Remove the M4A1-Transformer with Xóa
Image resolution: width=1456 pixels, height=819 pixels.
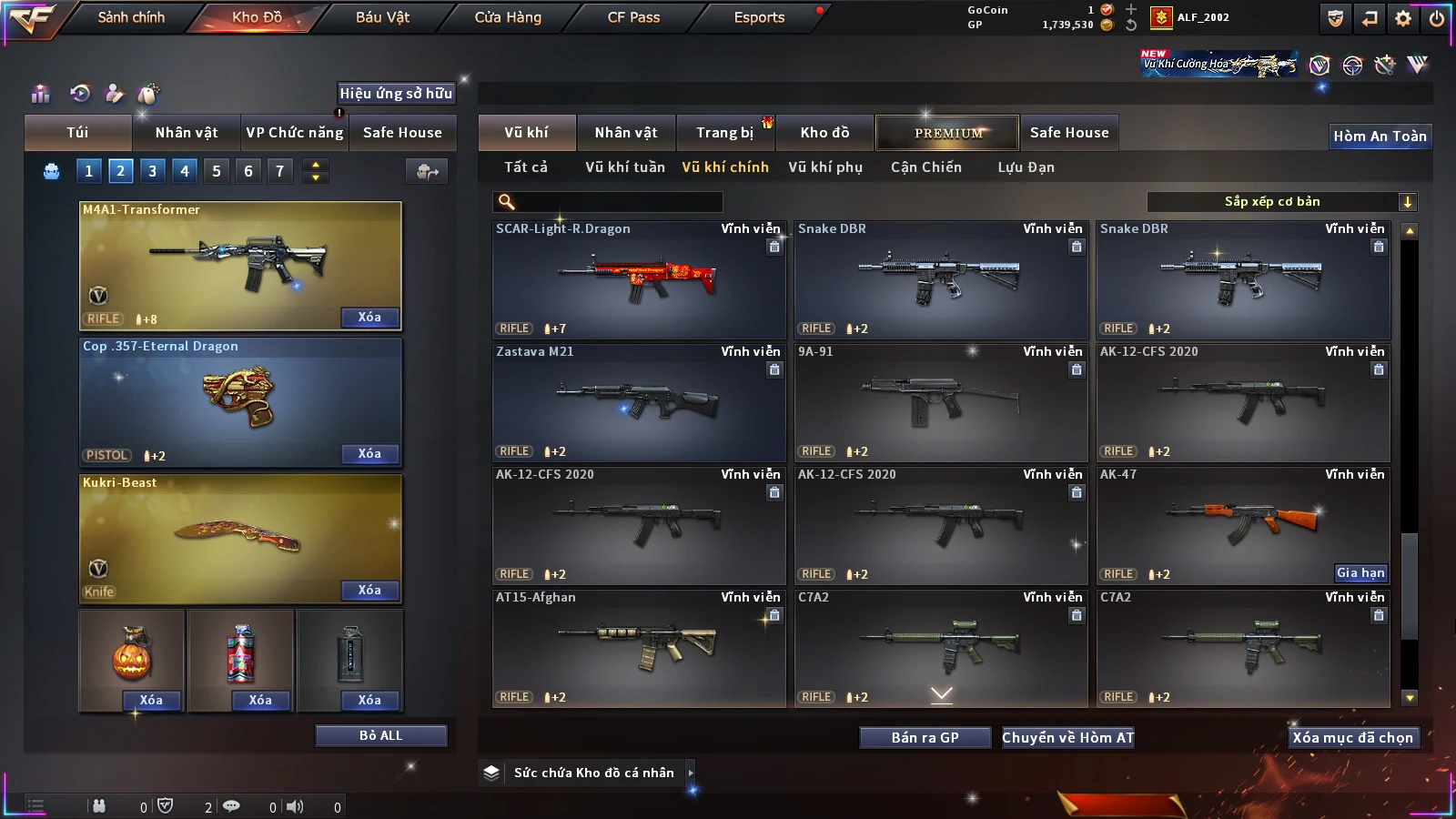pos(369,318)
